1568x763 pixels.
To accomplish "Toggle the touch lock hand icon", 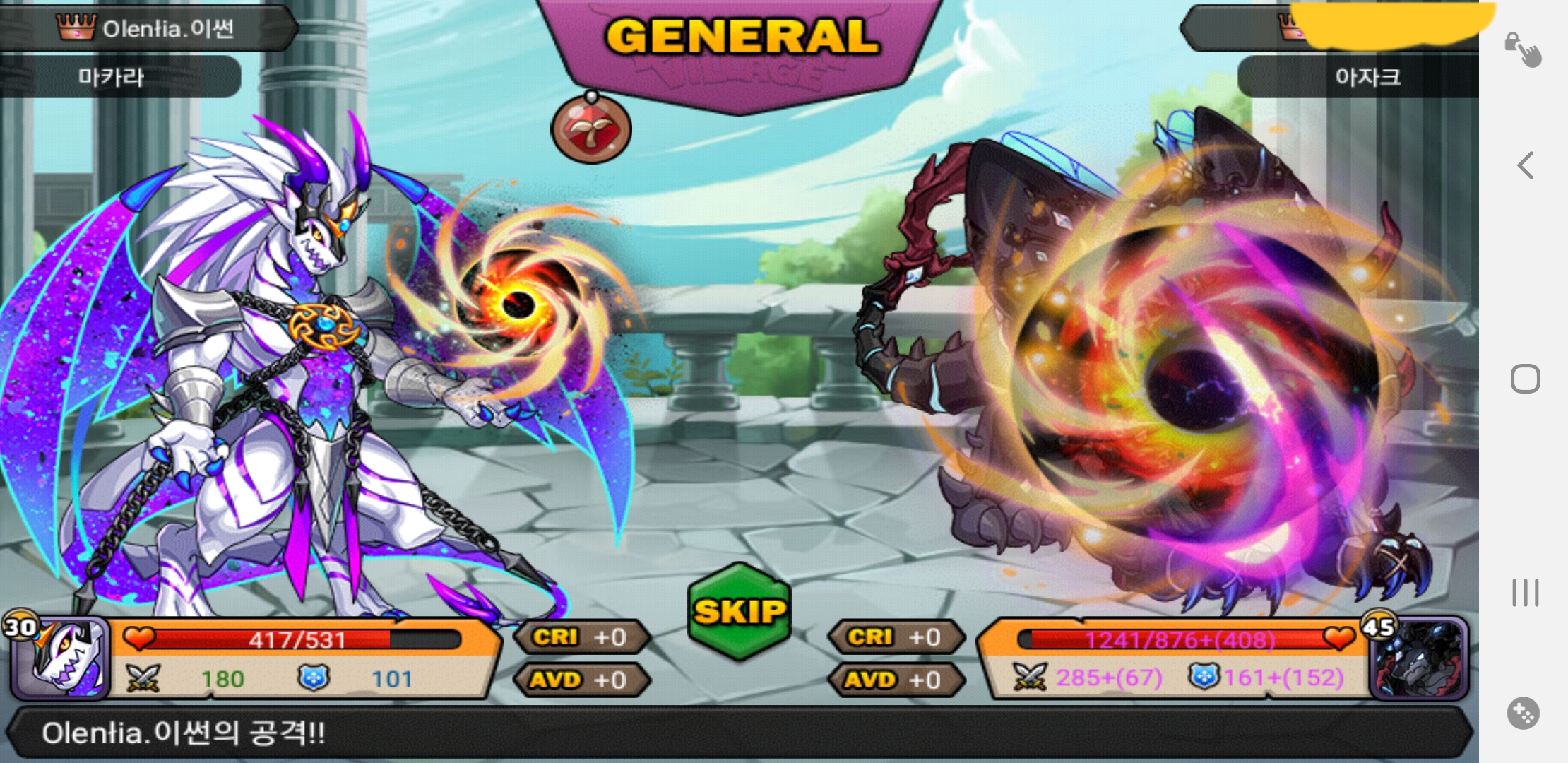I will 1523,49.
